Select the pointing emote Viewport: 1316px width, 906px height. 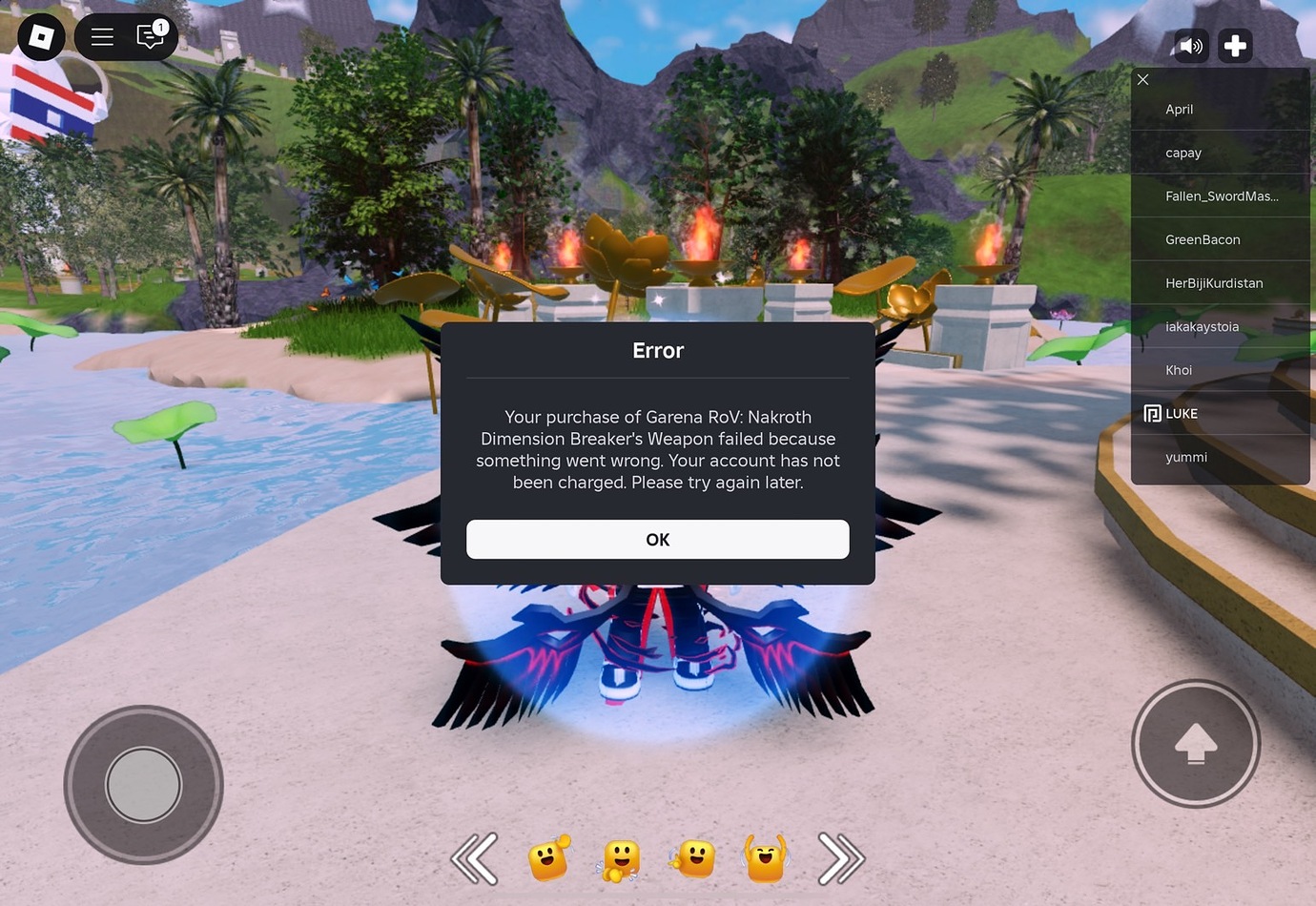click(692, 857)
